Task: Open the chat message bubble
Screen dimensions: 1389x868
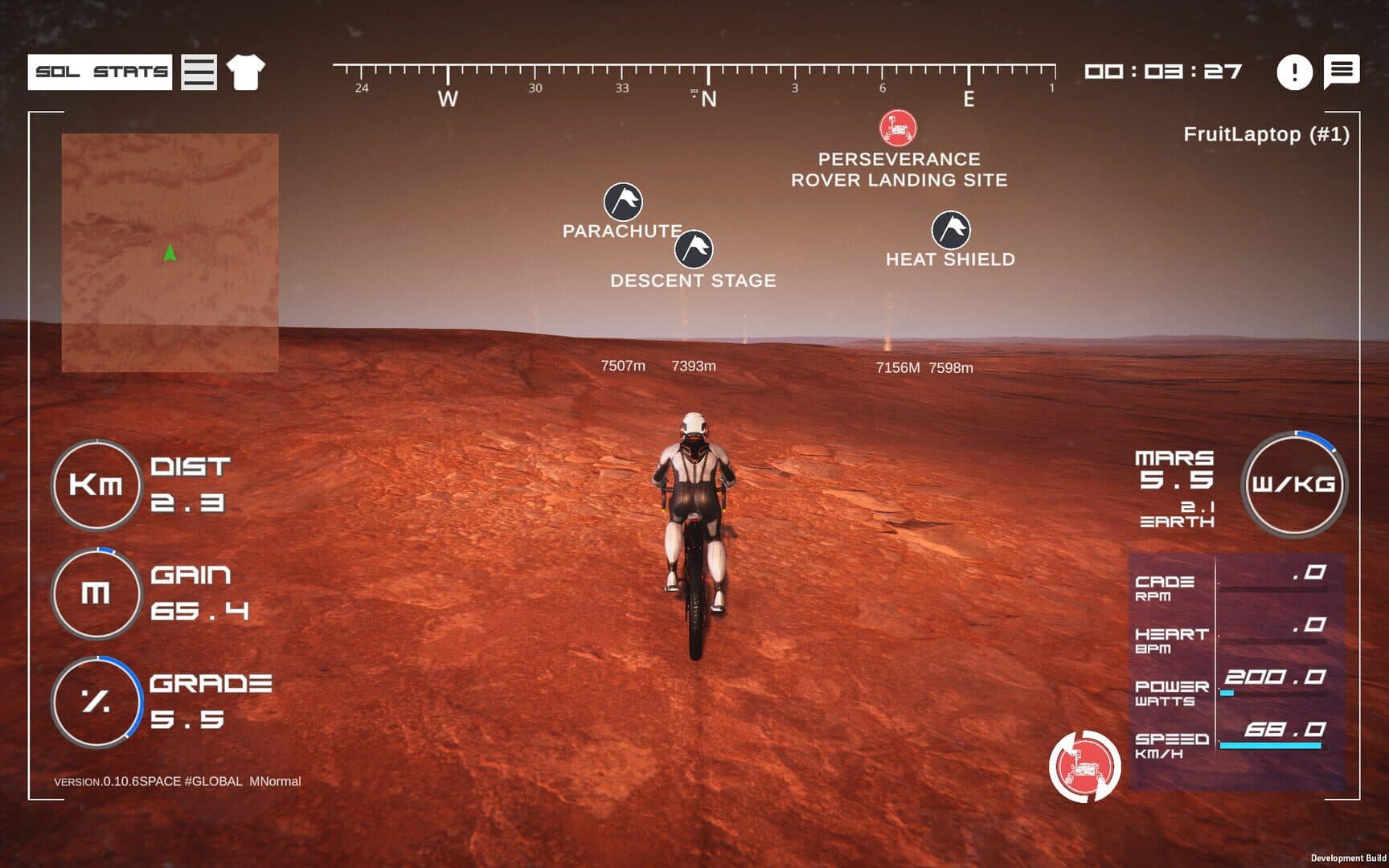Action: 1342,71
